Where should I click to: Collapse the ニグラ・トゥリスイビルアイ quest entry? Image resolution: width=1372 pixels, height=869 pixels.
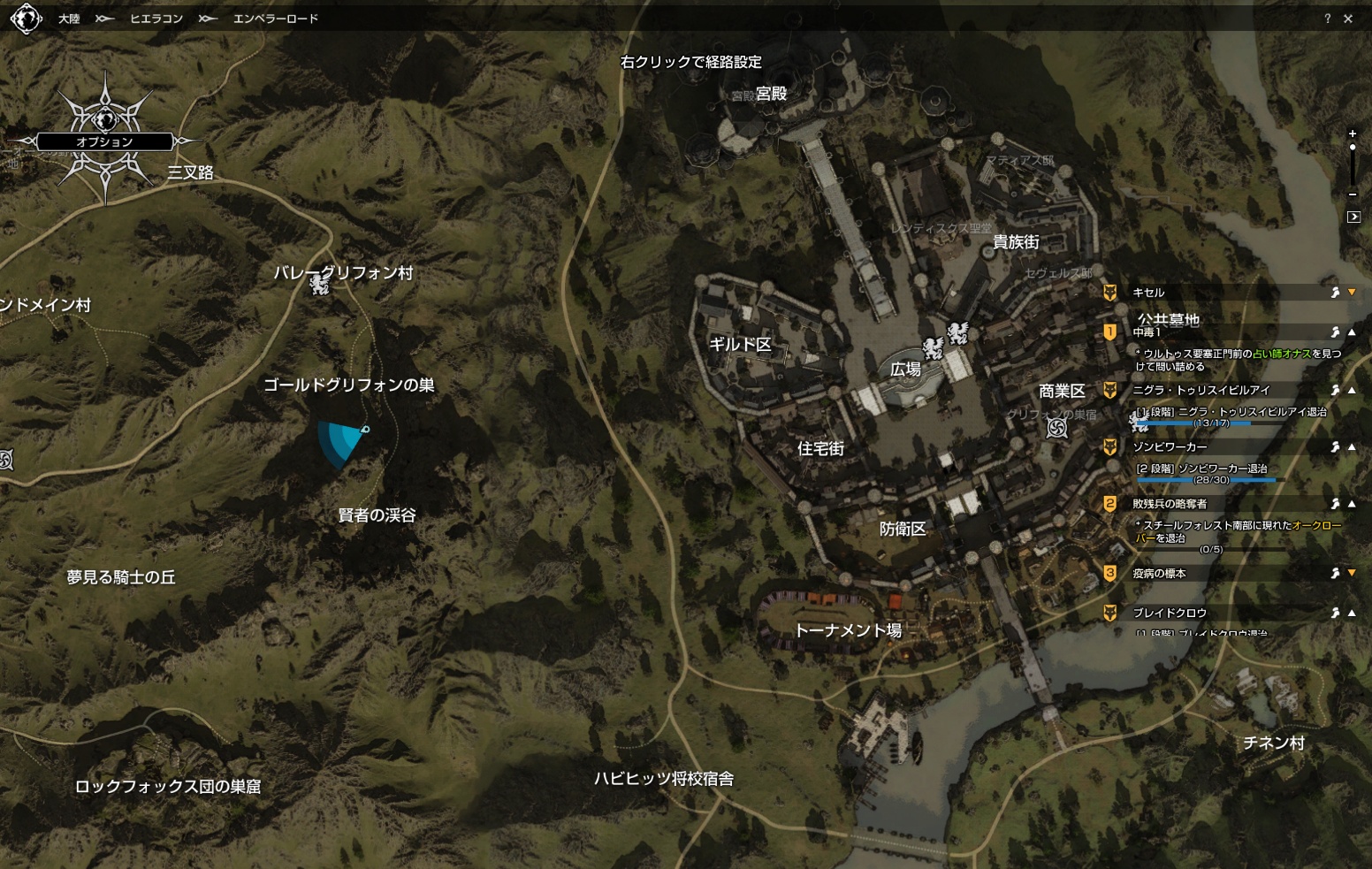[x=1352, y=390]
